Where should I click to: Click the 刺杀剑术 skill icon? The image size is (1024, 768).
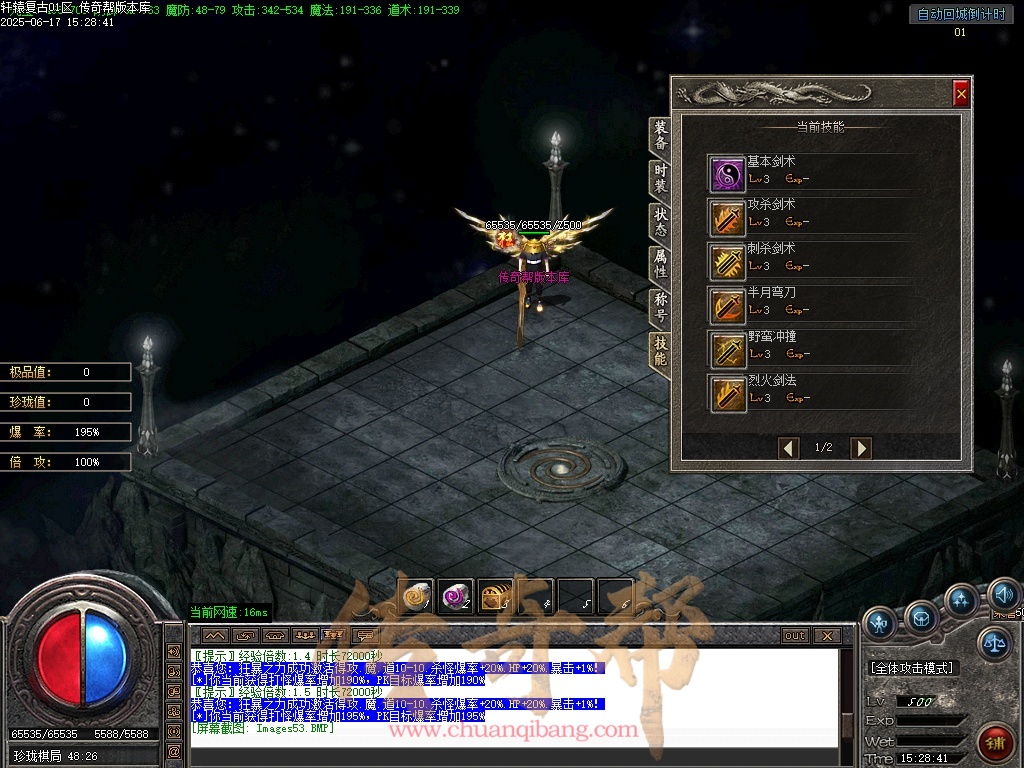(x=727, y=261)
